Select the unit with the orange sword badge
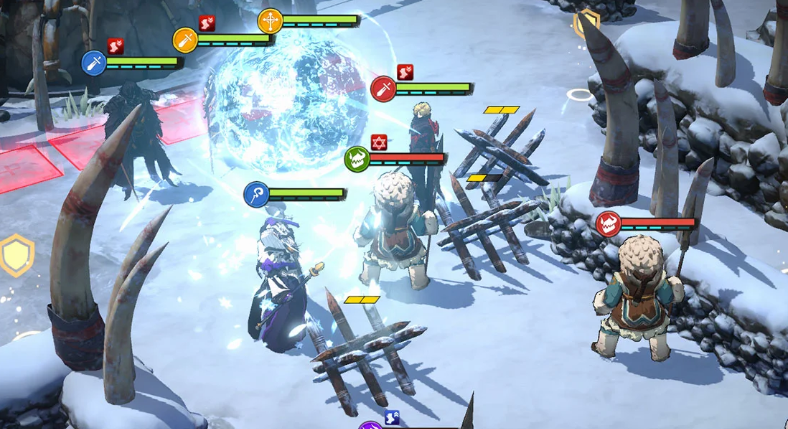 (x=184, y=39)
